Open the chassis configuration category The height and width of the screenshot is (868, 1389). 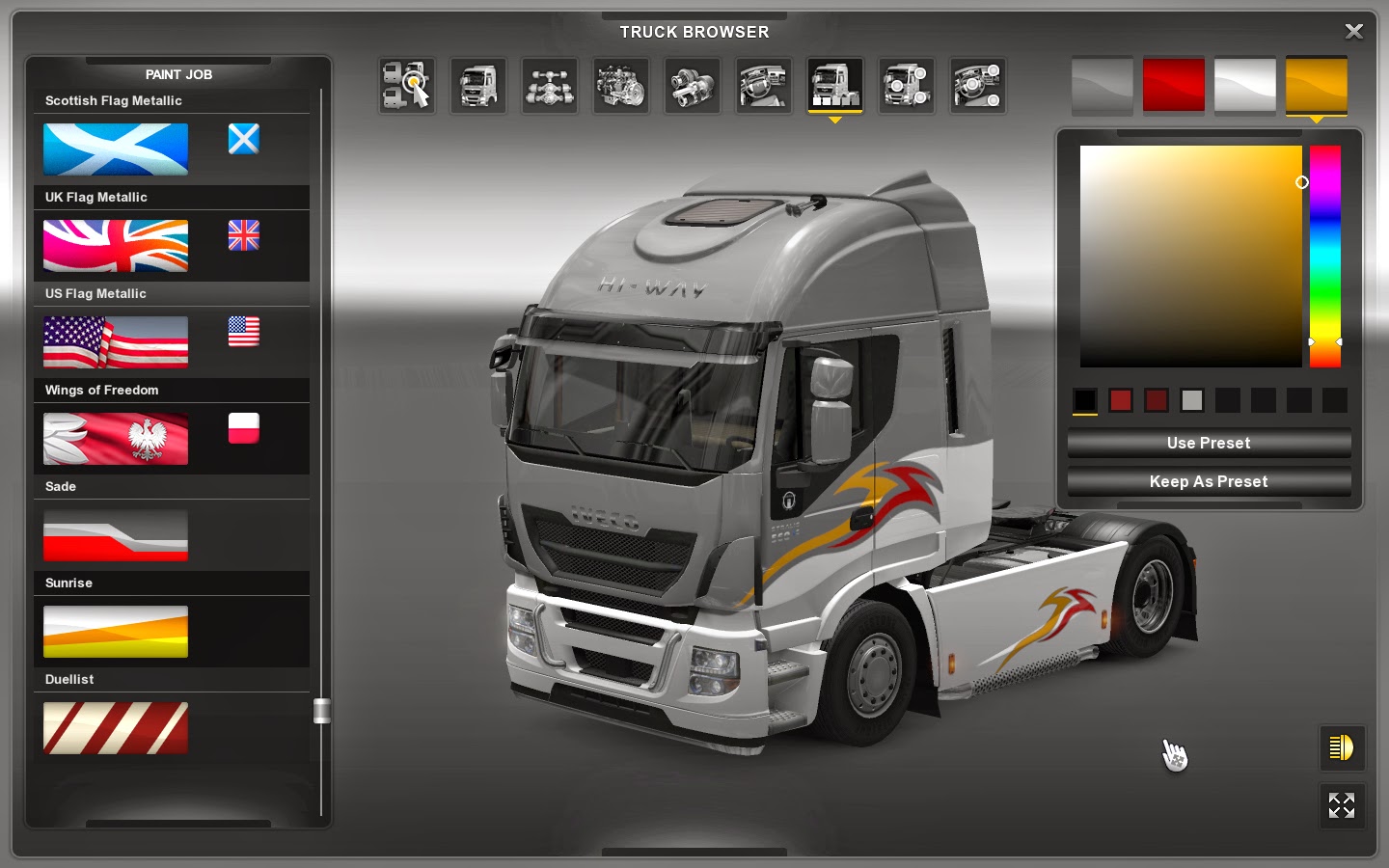[549, 86]
